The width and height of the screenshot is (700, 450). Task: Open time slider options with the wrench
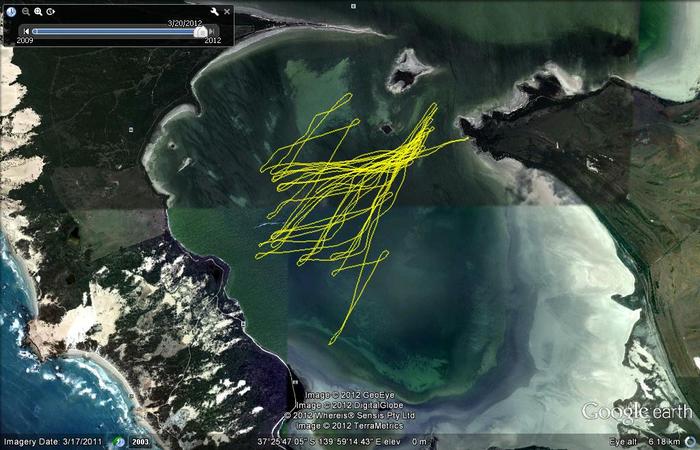[x=213, y=11]
